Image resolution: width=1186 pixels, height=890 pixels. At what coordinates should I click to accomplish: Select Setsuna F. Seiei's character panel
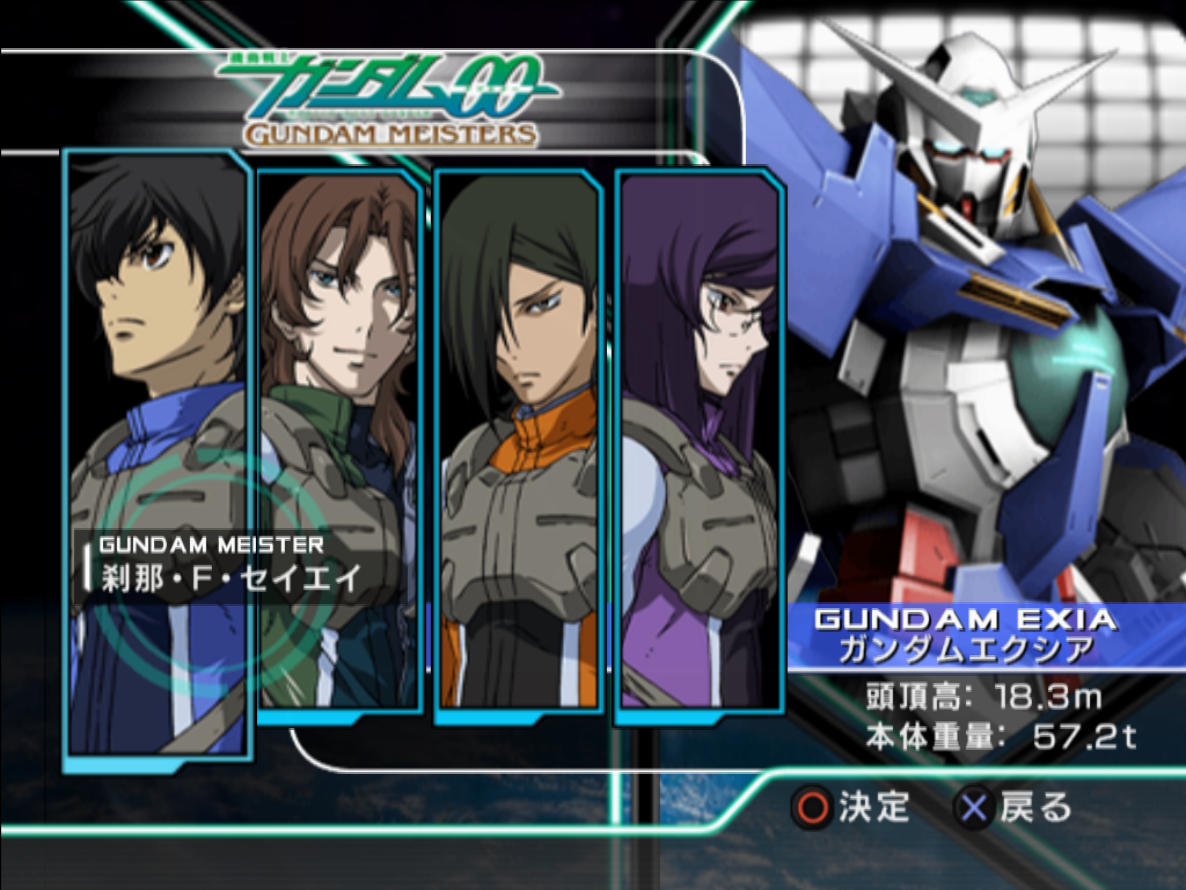pyautogui.click(x=158, y=400)
